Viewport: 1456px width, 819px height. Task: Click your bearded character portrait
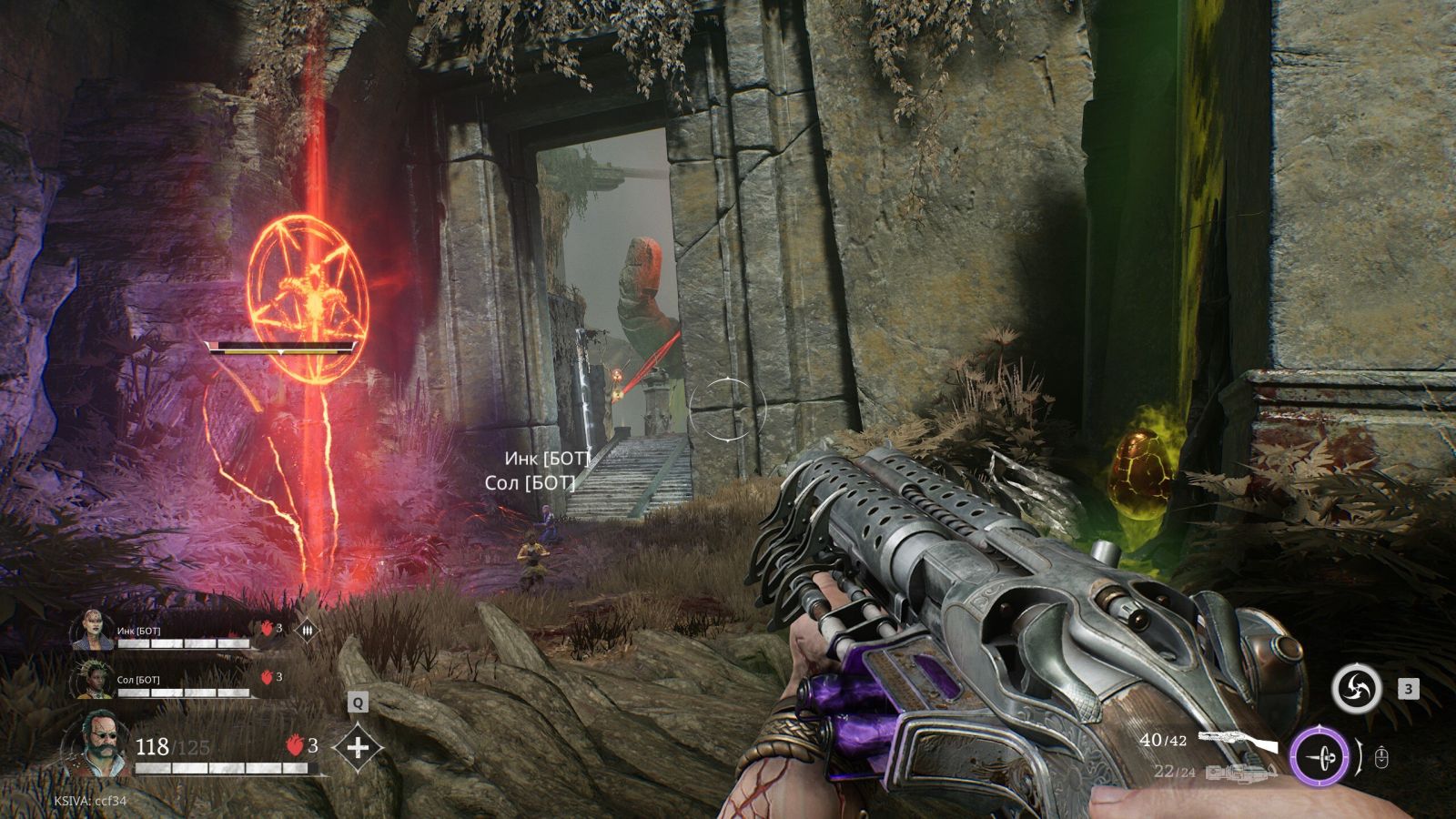coord(96,743)
